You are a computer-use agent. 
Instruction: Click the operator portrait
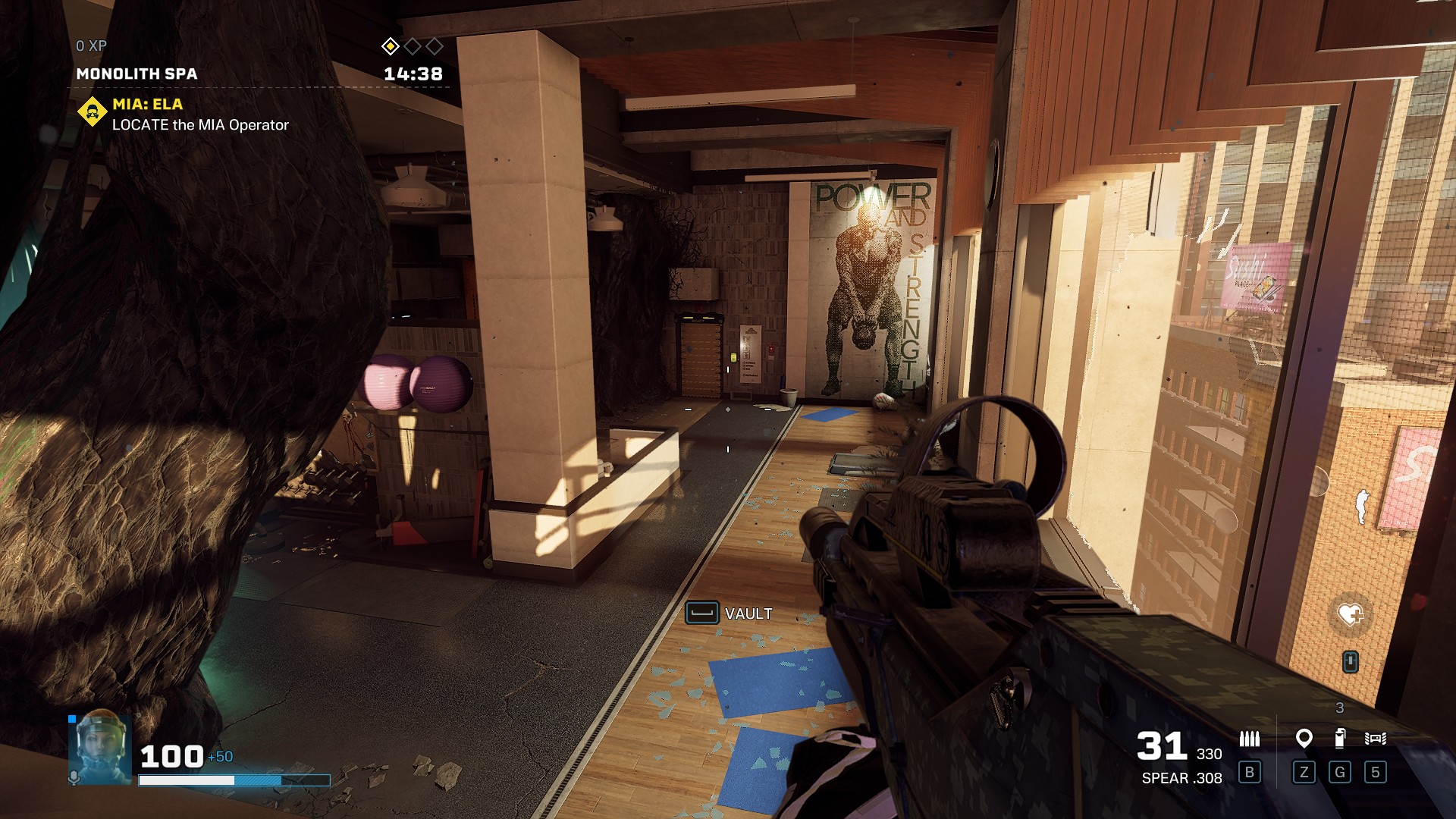(101, 746)
